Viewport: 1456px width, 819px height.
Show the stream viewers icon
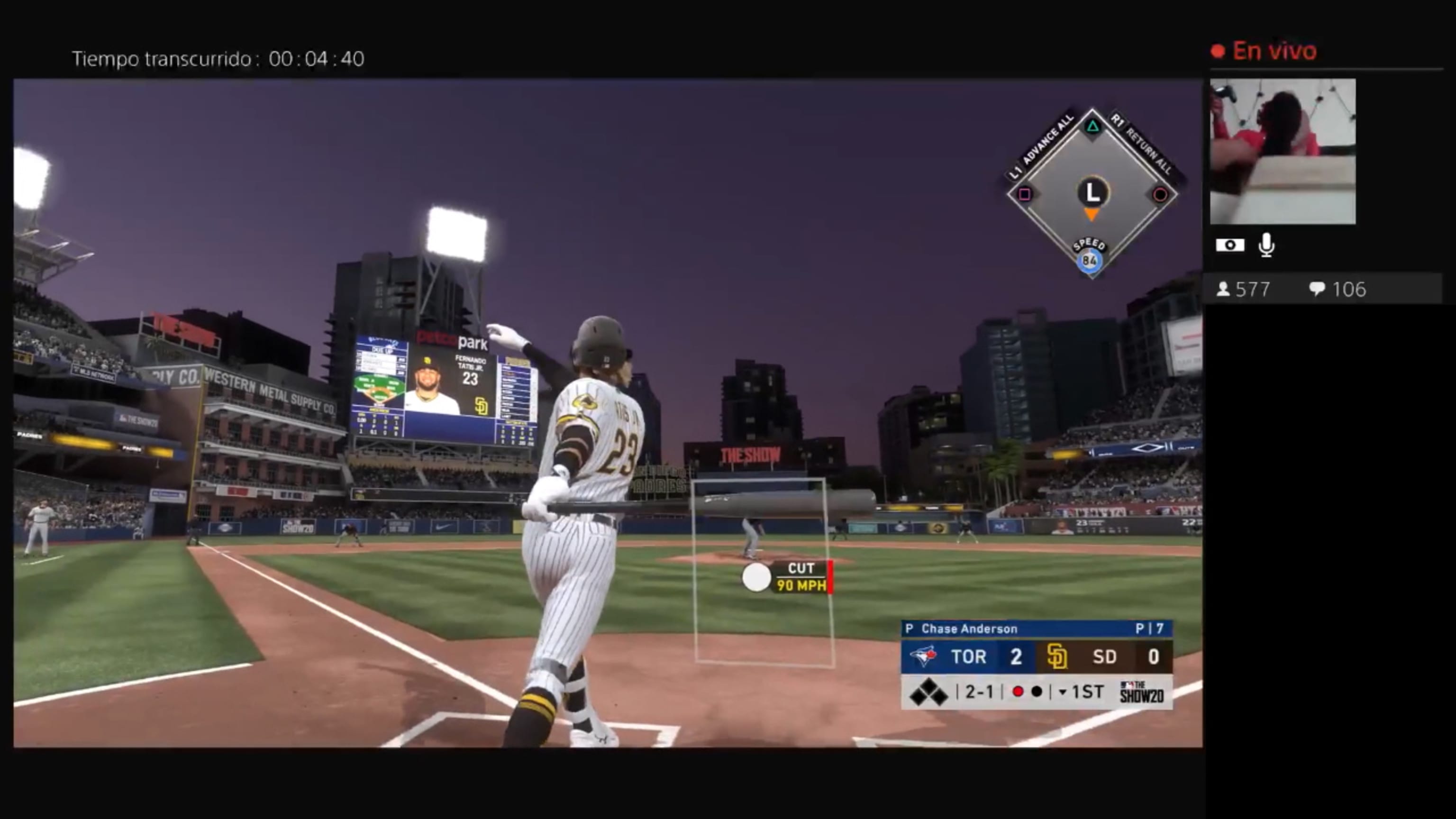[x=1222, y=290]
